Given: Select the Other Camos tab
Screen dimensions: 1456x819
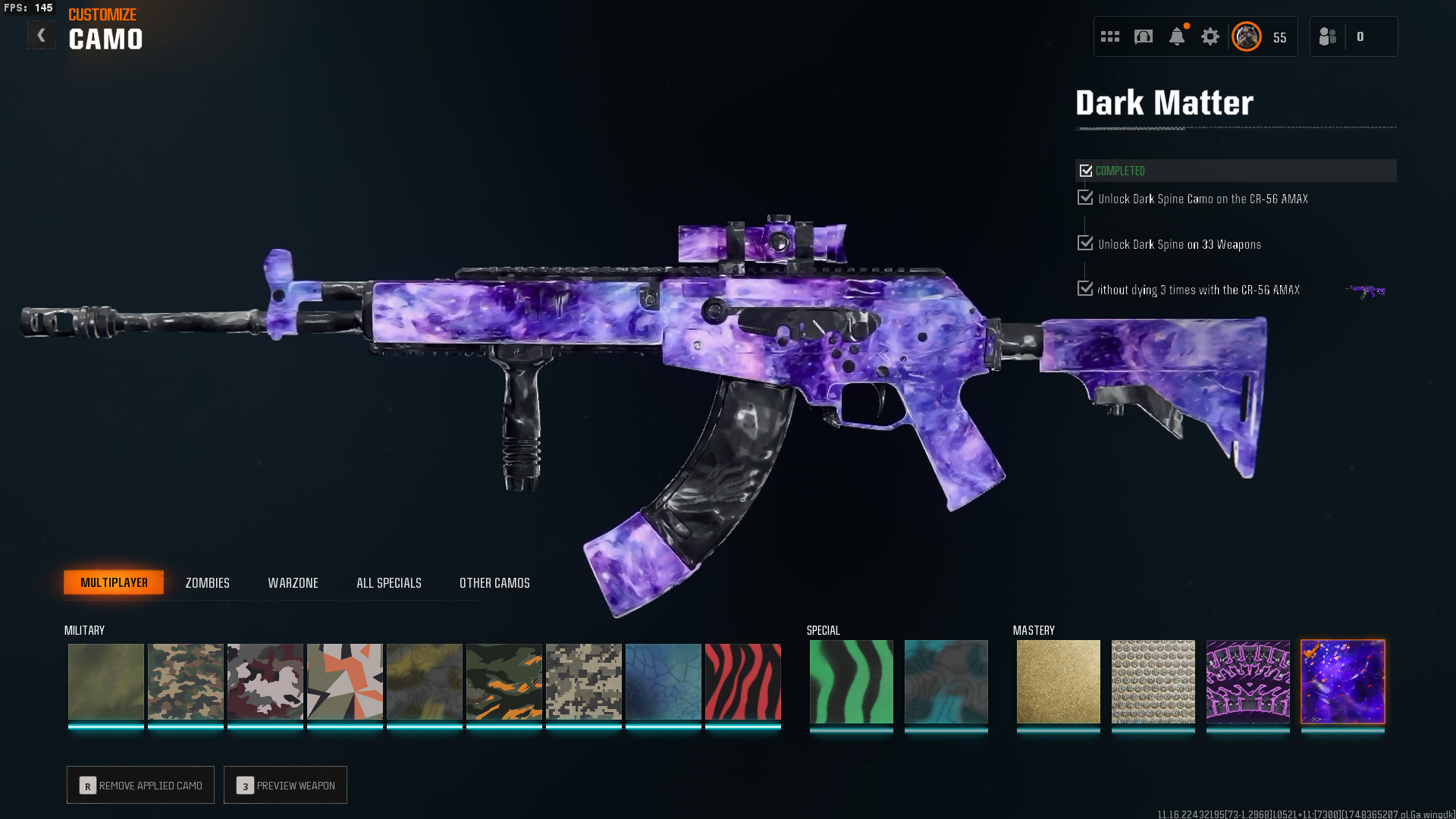Looking at the screenshot, I should 494,583.
